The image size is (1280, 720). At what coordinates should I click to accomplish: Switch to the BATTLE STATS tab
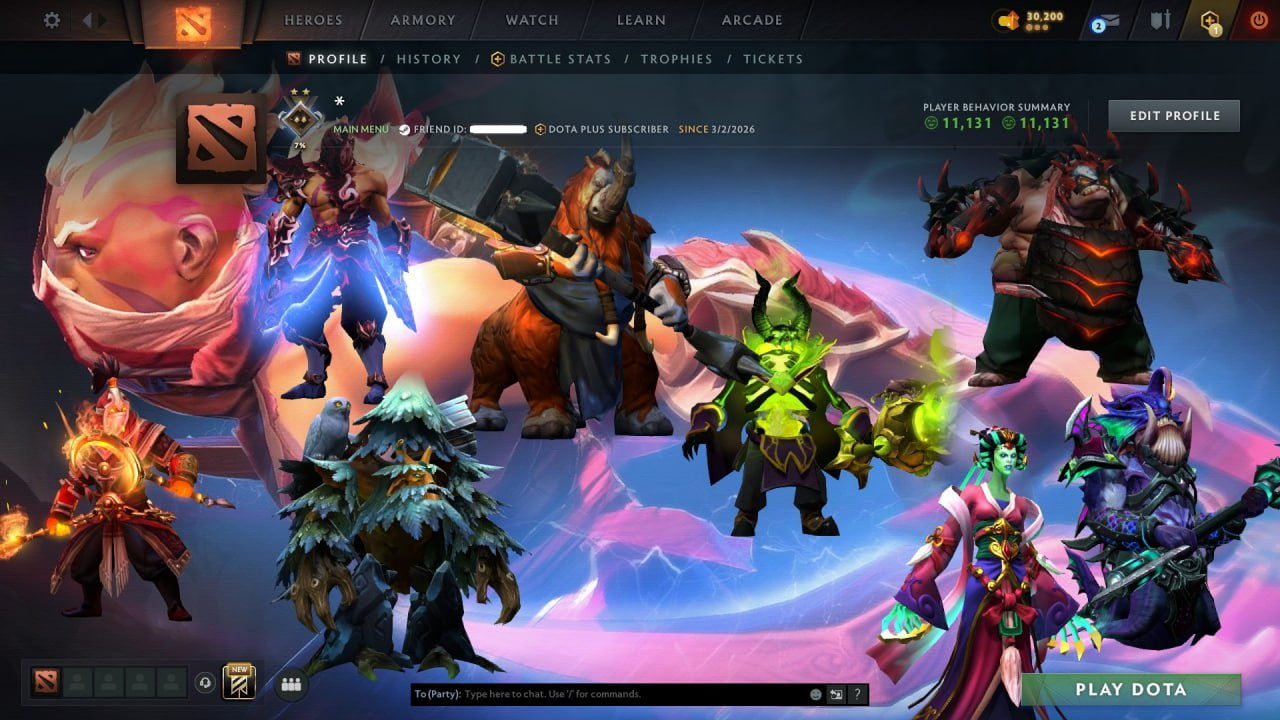click(560, 59)
